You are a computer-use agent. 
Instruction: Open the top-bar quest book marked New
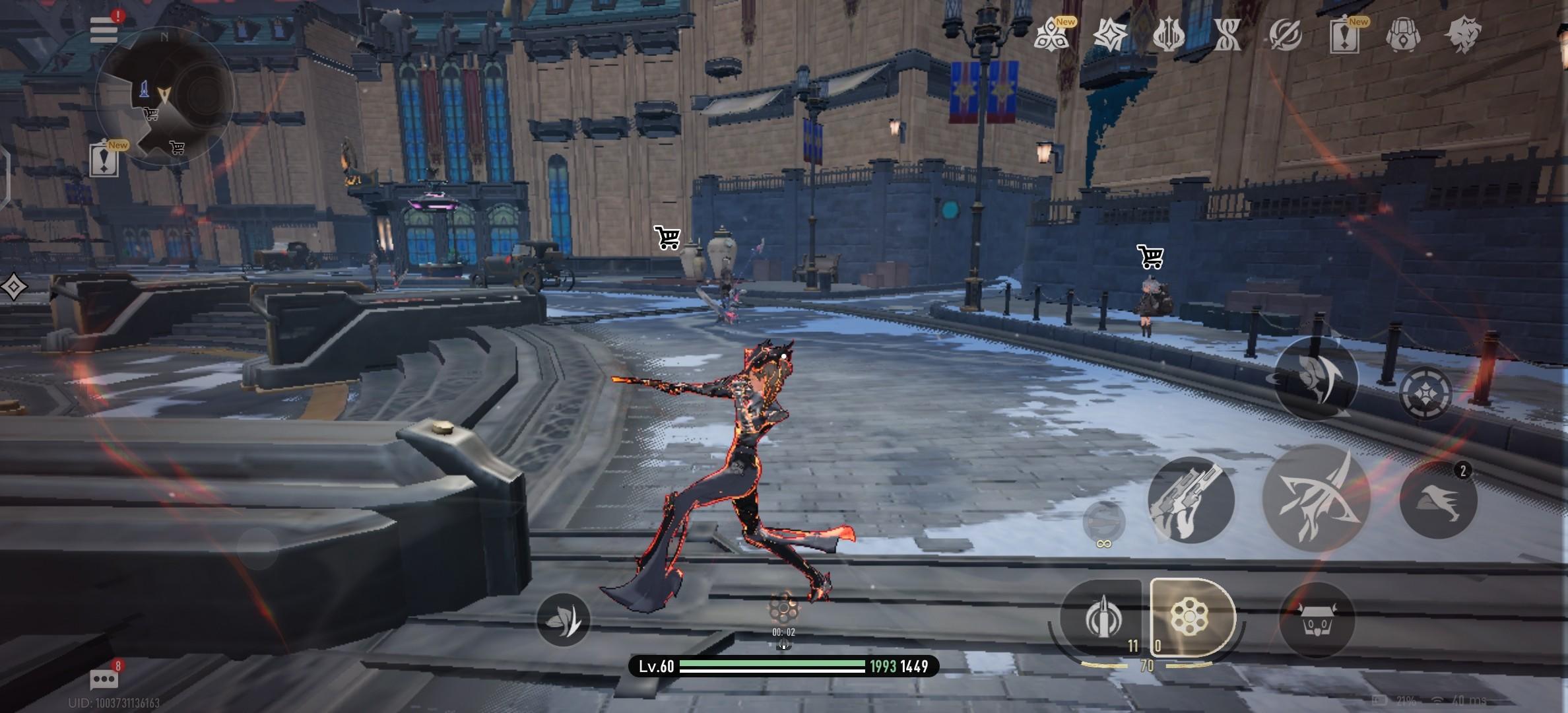pyautogui.click(x=1344, y=36)
